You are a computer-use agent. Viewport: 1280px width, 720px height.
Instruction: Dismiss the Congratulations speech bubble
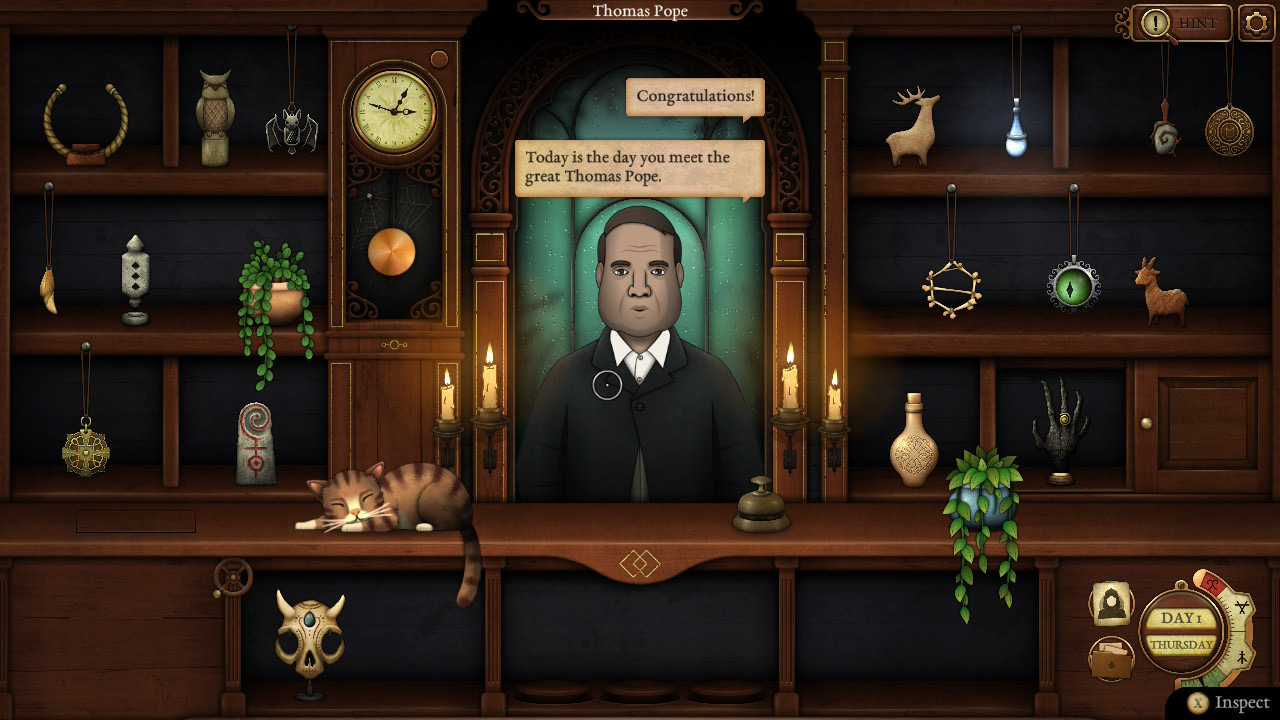coord(694,97)
